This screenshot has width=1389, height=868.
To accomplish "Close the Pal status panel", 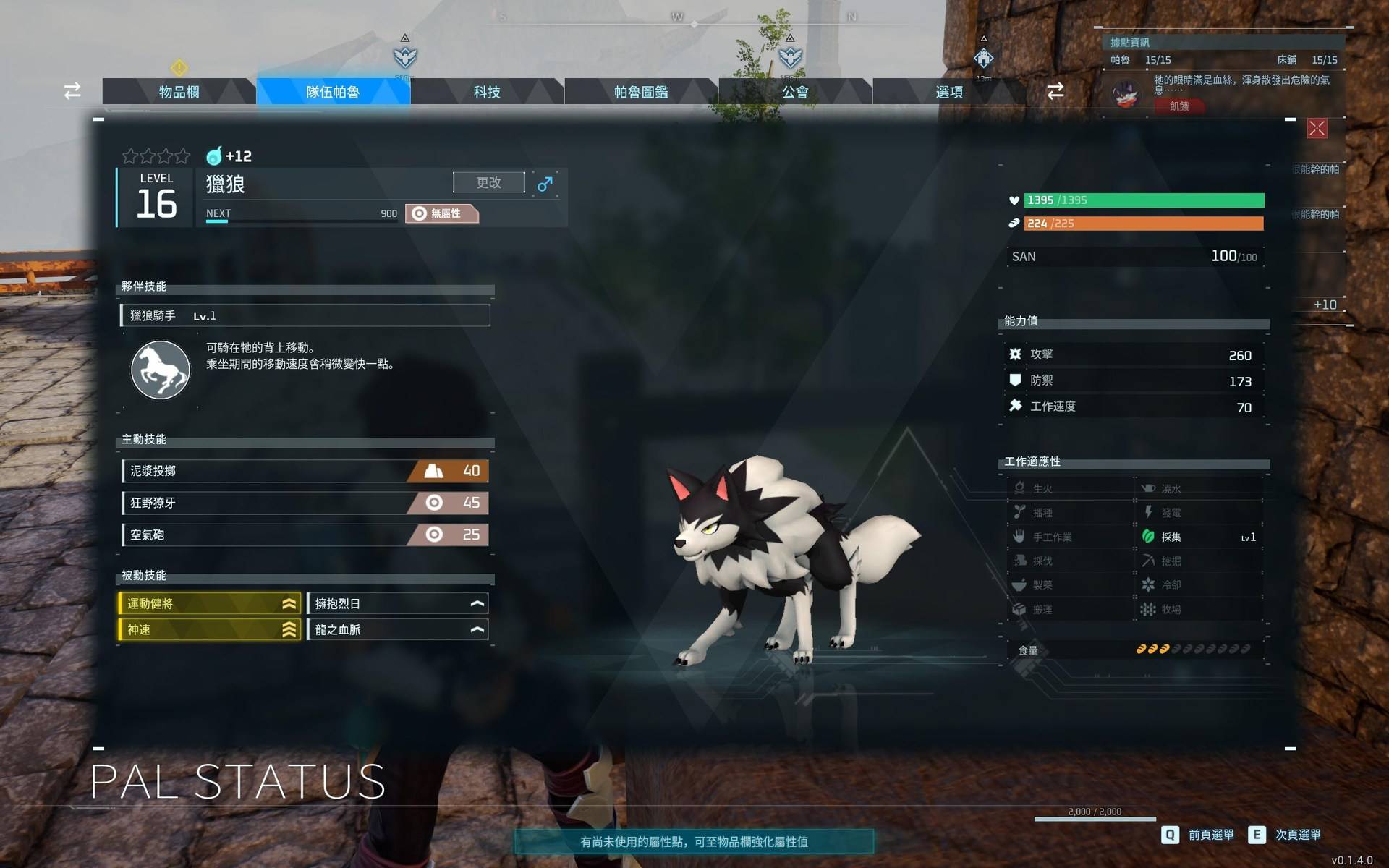I will click(x=1317, y=129).
